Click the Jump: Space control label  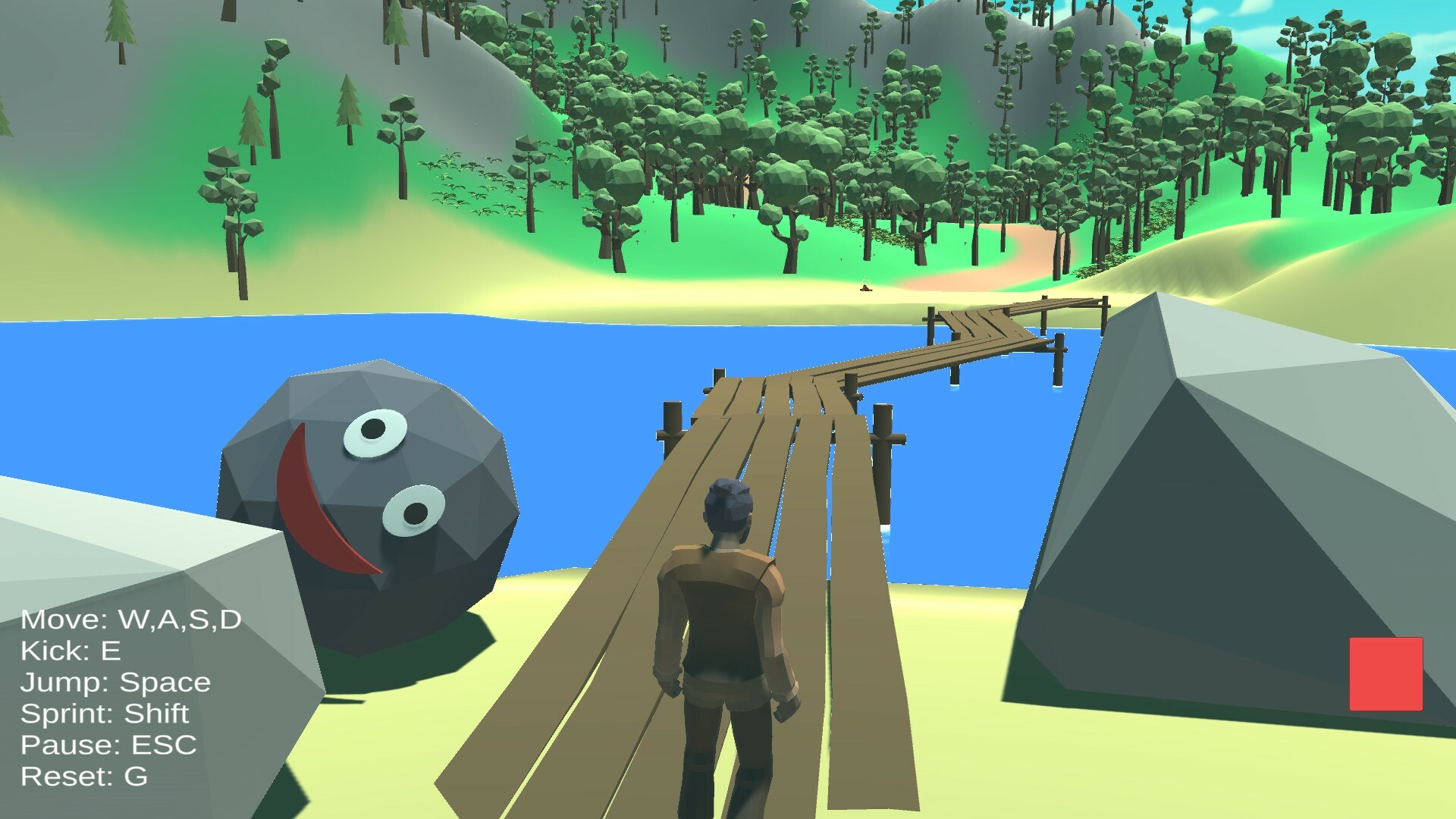(115, 682)
